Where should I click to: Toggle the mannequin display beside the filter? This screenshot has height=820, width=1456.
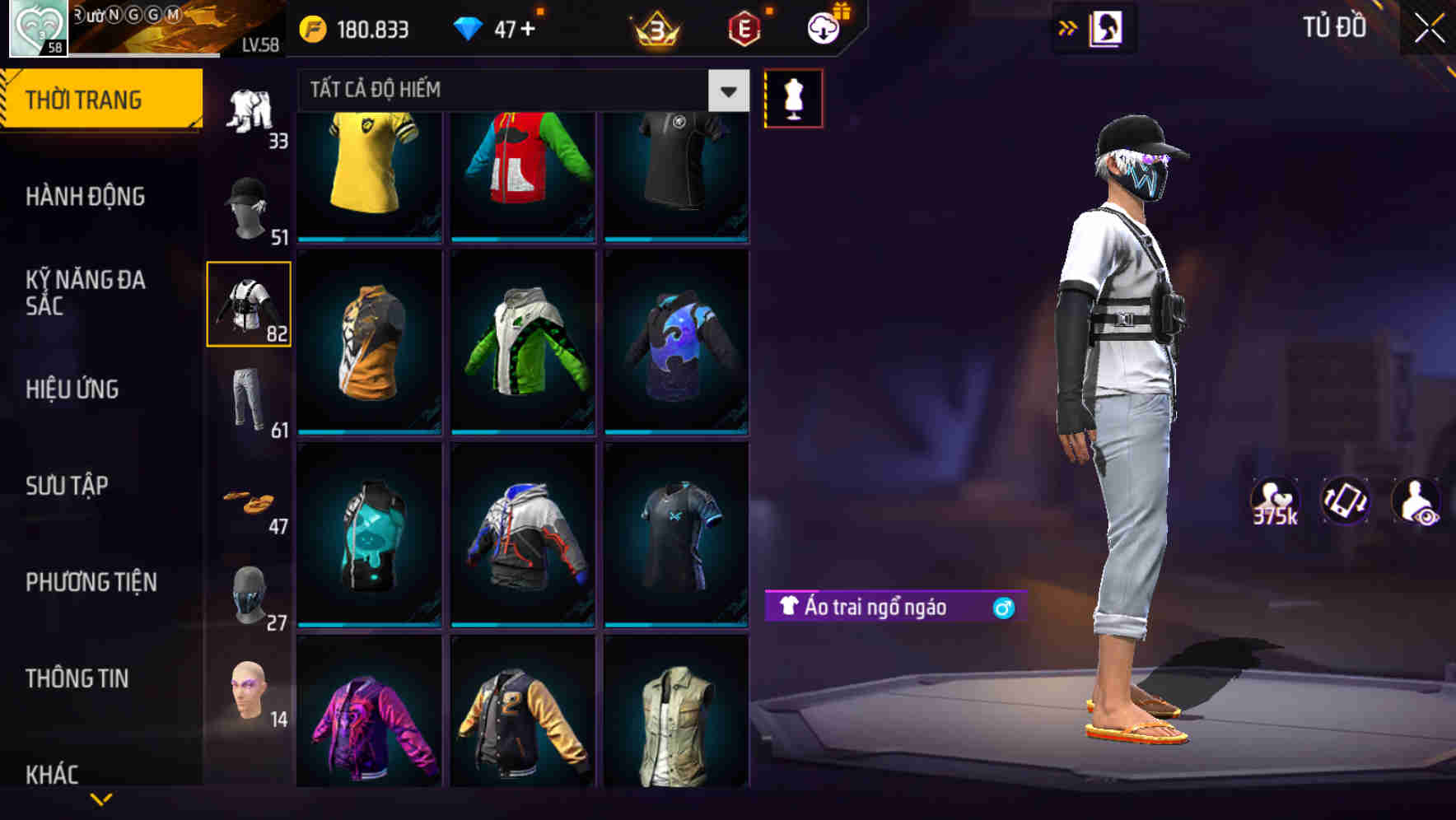pos(793,98)
